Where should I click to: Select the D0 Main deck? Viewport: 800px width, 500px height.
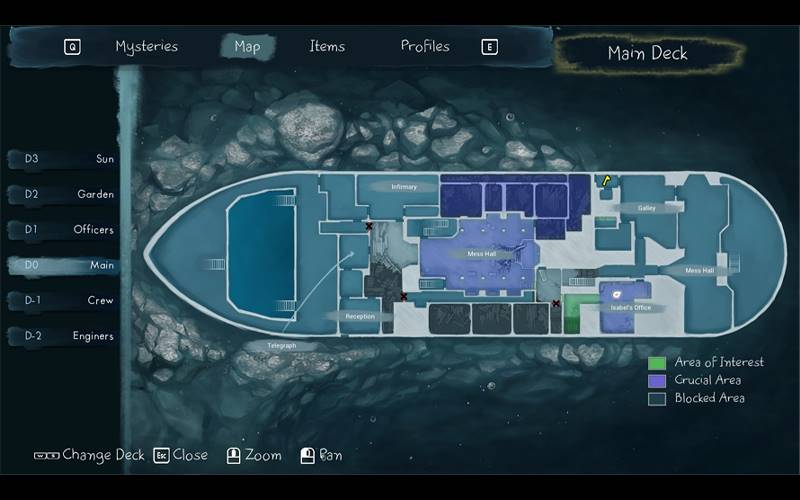pyautogui.click(x=62, y=266)
